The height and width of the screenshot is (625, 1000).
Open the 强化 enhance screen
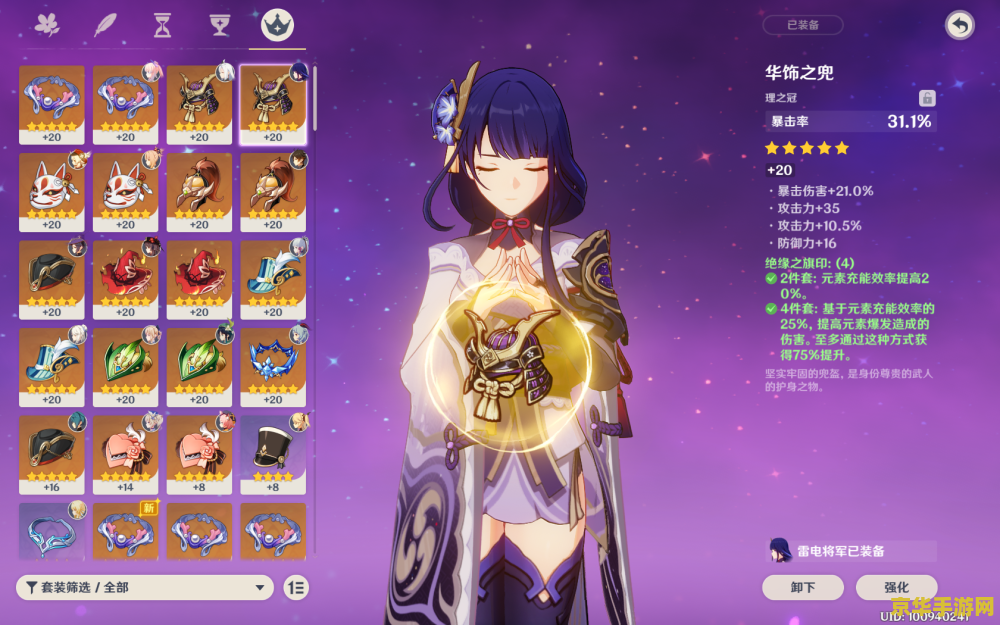click(x=897, y=587)
